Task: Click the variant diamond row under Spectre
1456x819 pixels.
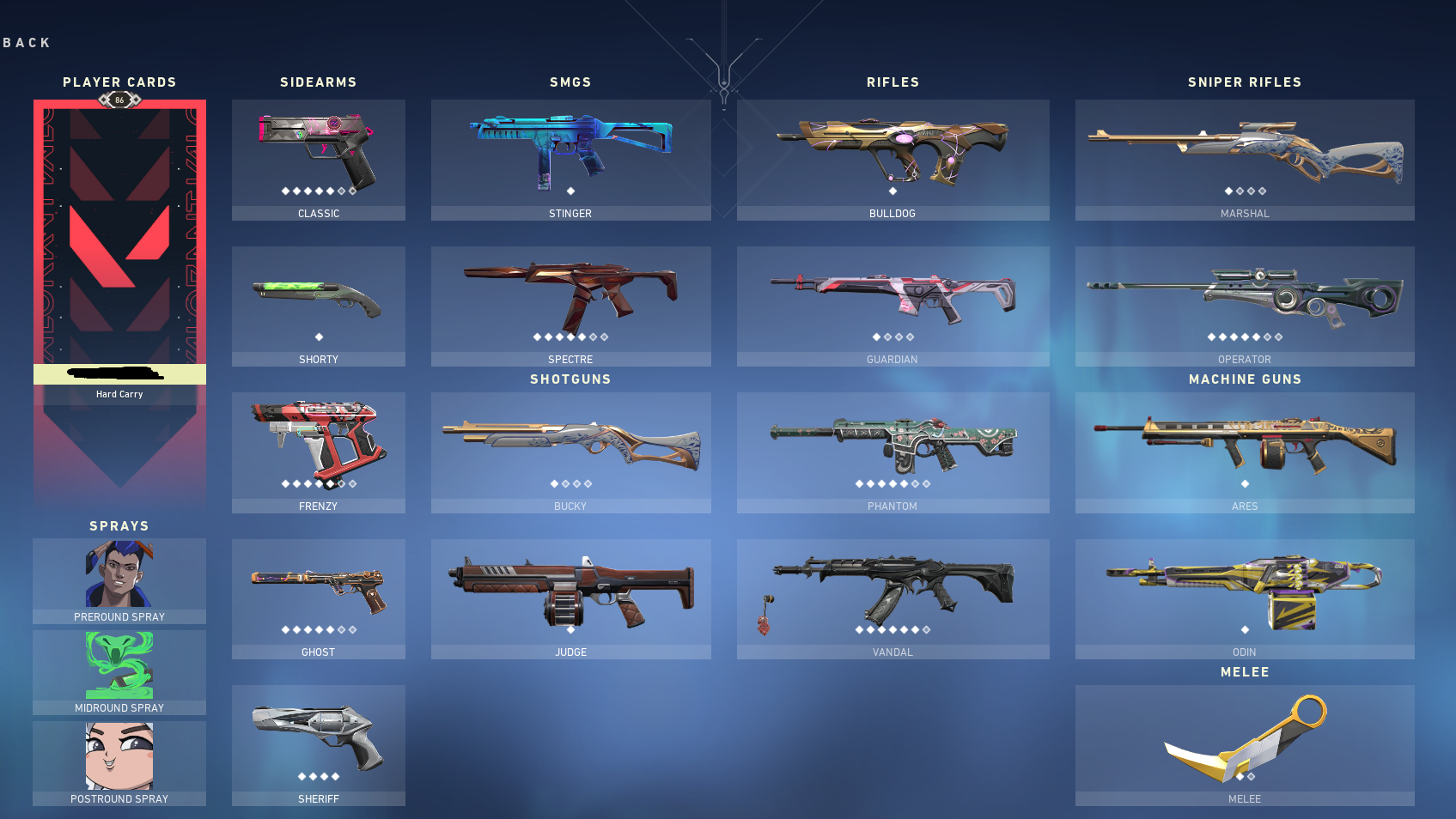Action: (570, 338)
